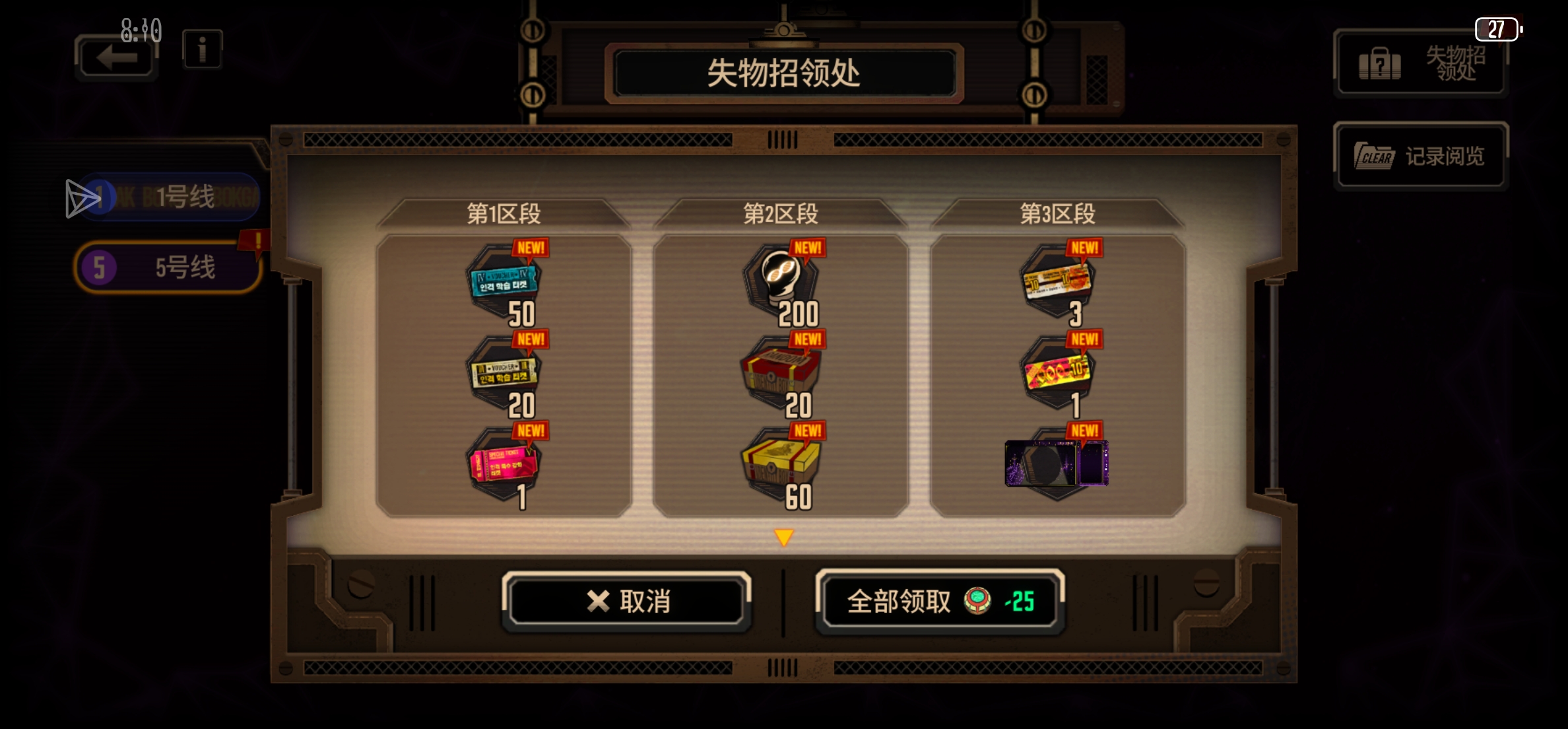Click the red RANDOM box showing 20

(x=781, y=371)
